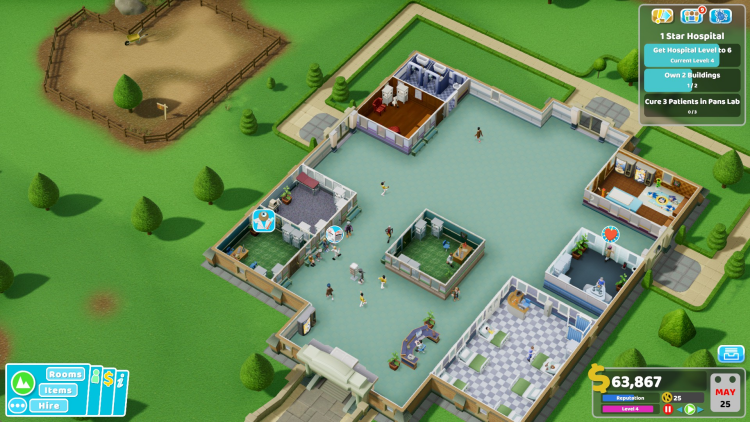
Task: Open the Items menu
Action: 59,390
